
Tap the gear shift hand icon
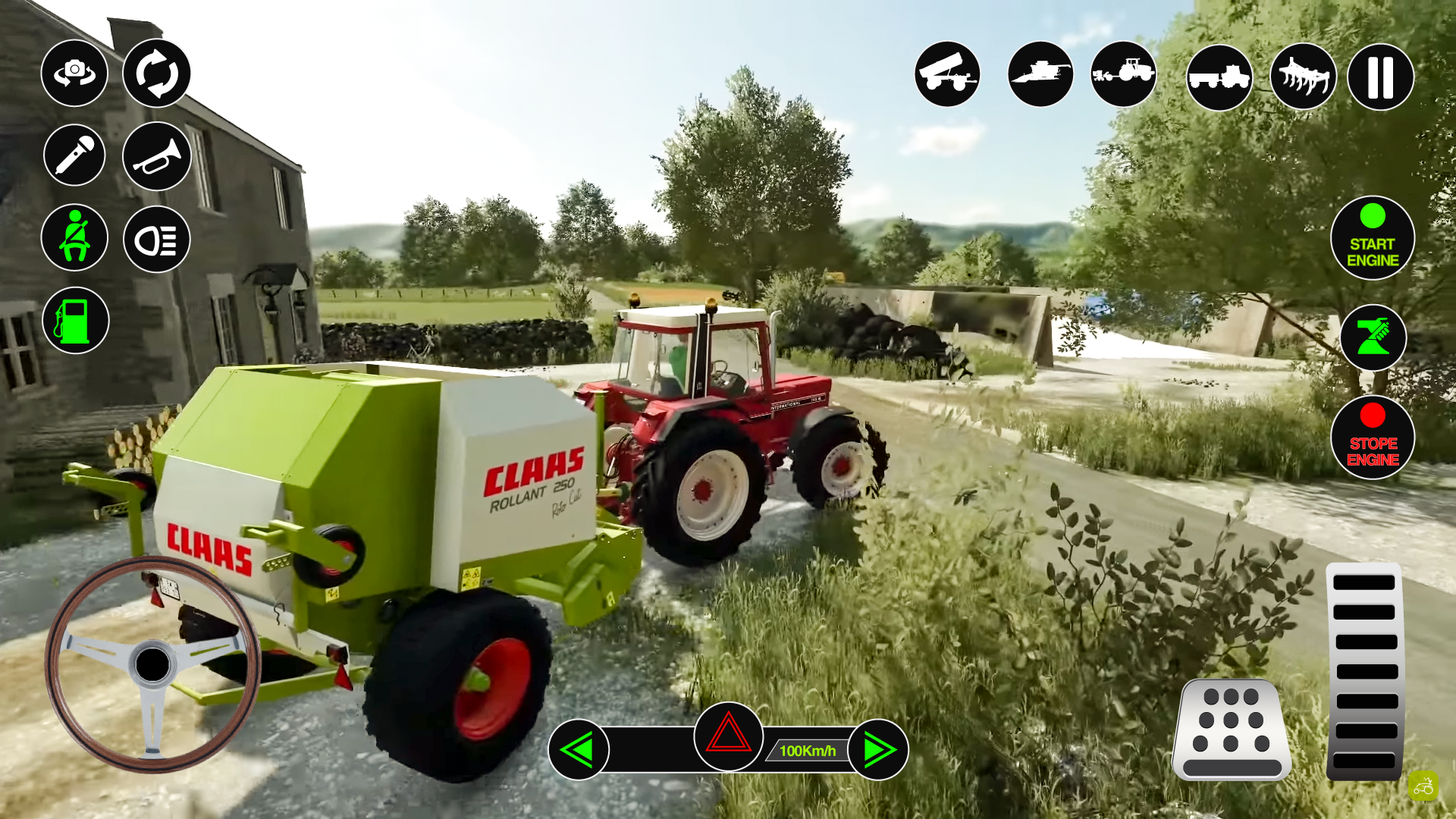pyautogui.click(x=1373, y=338)
